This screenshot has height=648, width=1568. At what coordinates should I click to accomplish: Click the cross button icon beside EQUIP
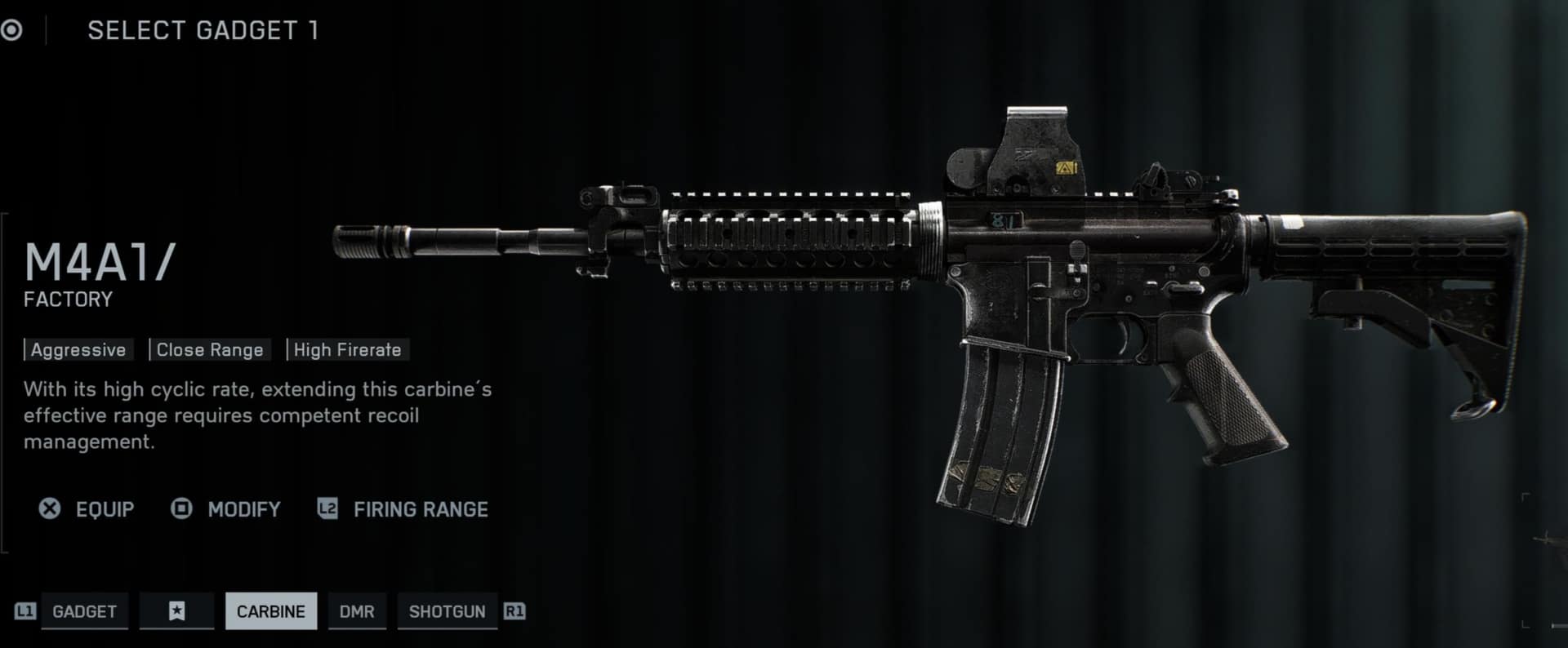[x=51, y=508]
